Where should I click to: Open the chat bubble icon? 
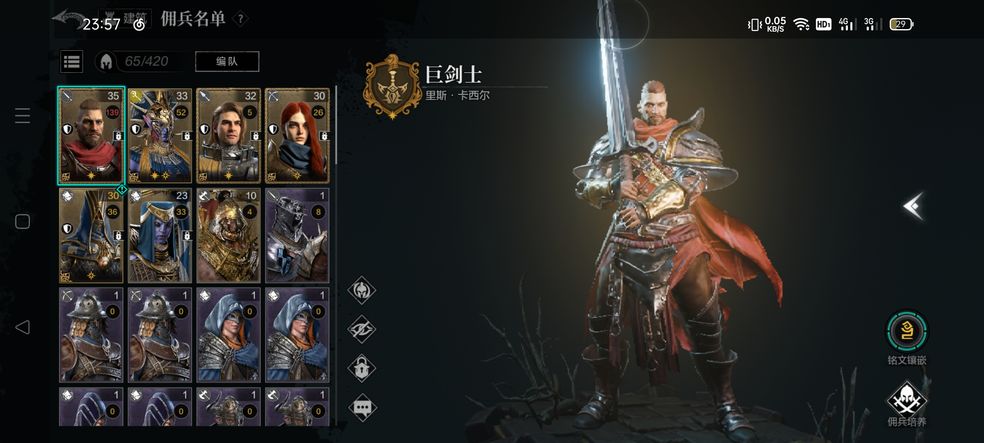pos(361,406)
